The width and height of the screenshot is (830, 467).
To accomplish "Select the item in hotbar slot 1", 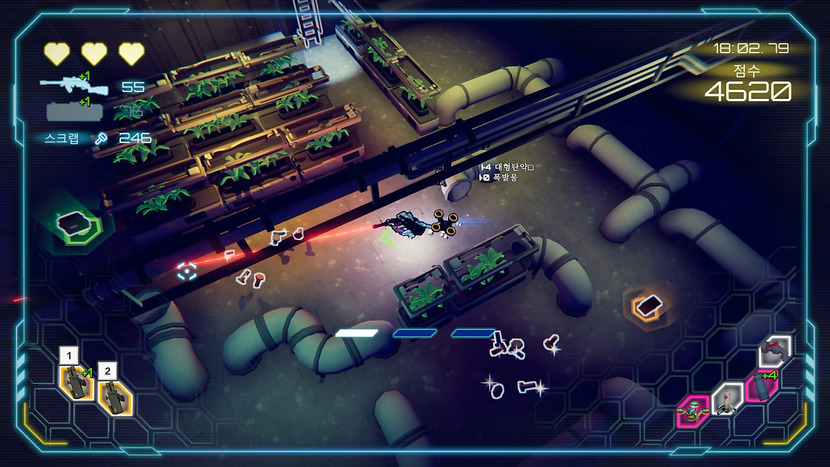I will point(75,384).
